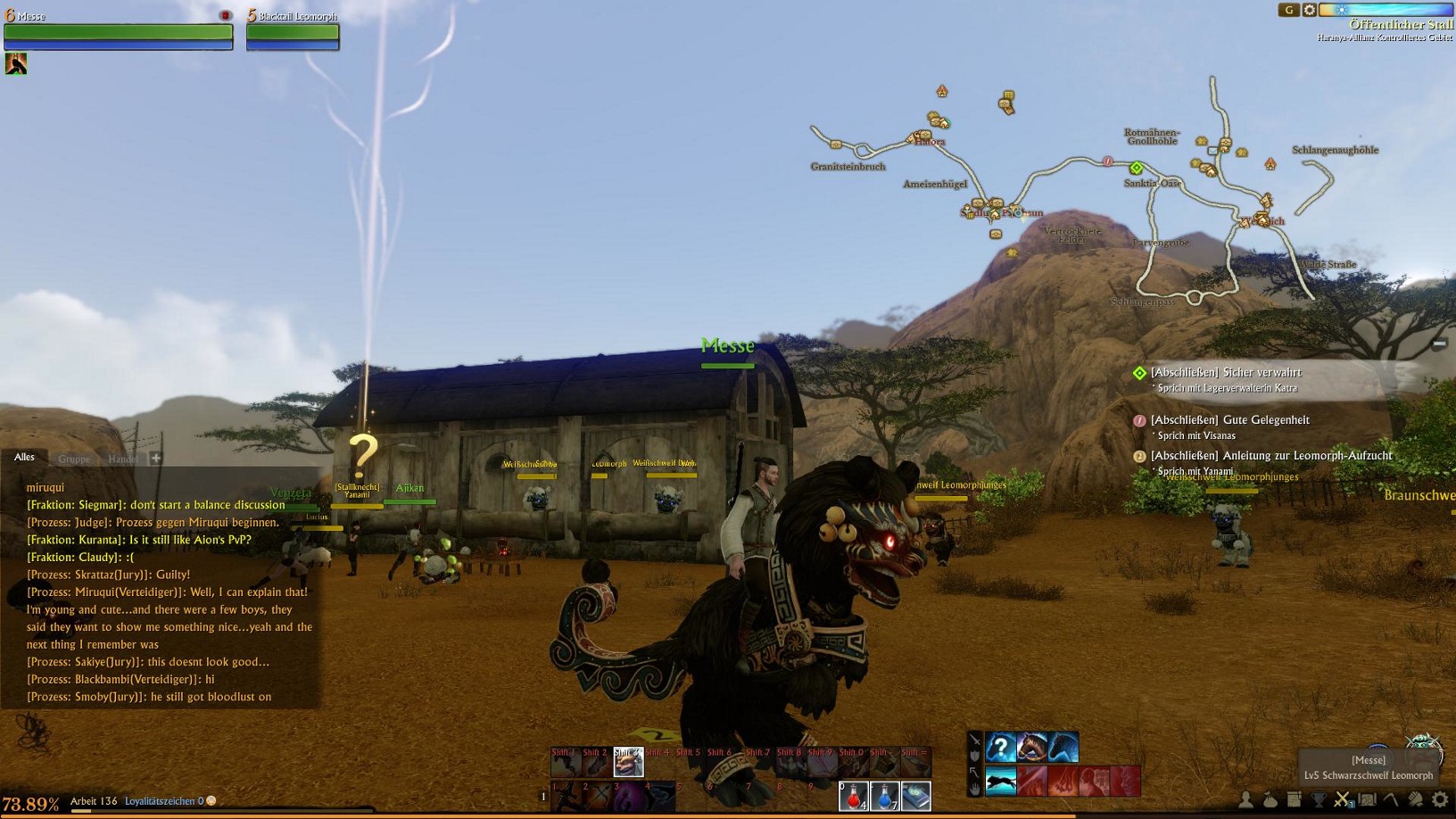
Task: Activate the Shift 3 mount portrait slot
Action: coord(628,762)
